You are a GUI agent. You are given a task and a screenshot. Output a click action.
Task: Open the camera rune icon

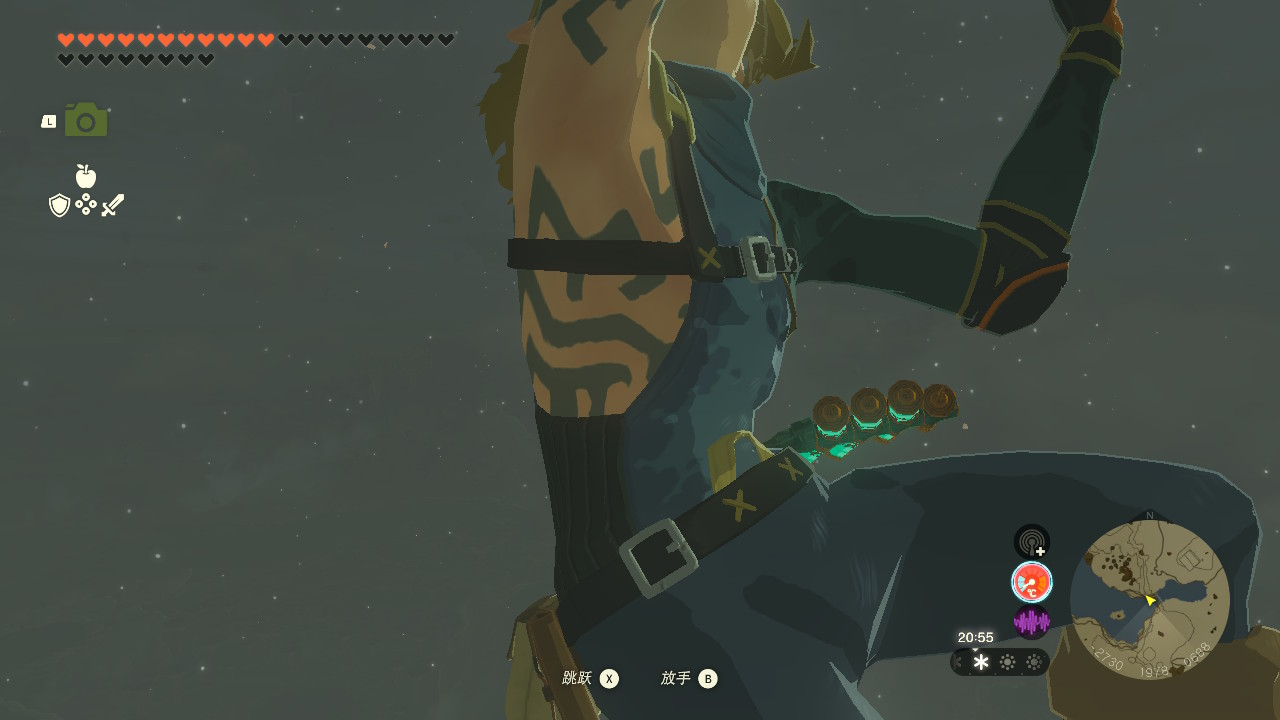click(86, 120)
